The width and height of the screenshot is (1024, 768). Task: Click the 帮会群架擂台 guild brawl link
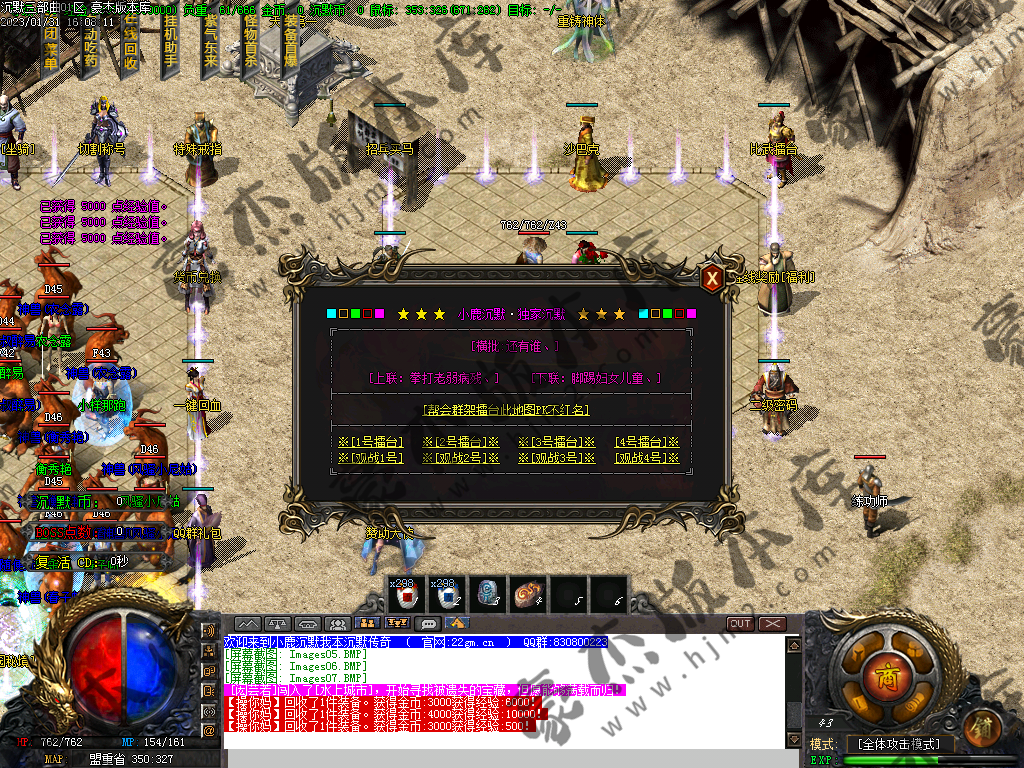506,409
